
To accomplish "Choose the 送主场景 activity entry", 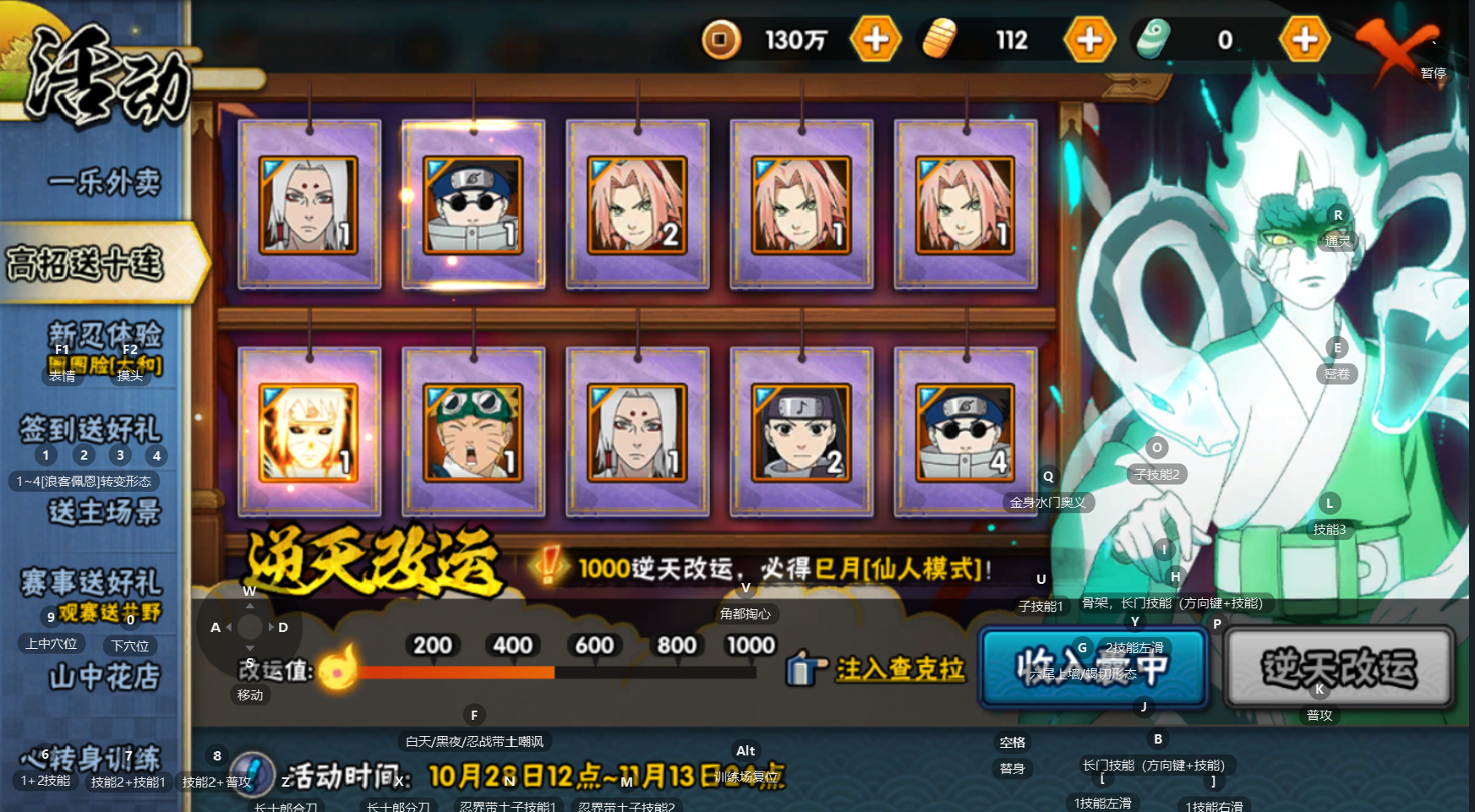I will (104, 511).
